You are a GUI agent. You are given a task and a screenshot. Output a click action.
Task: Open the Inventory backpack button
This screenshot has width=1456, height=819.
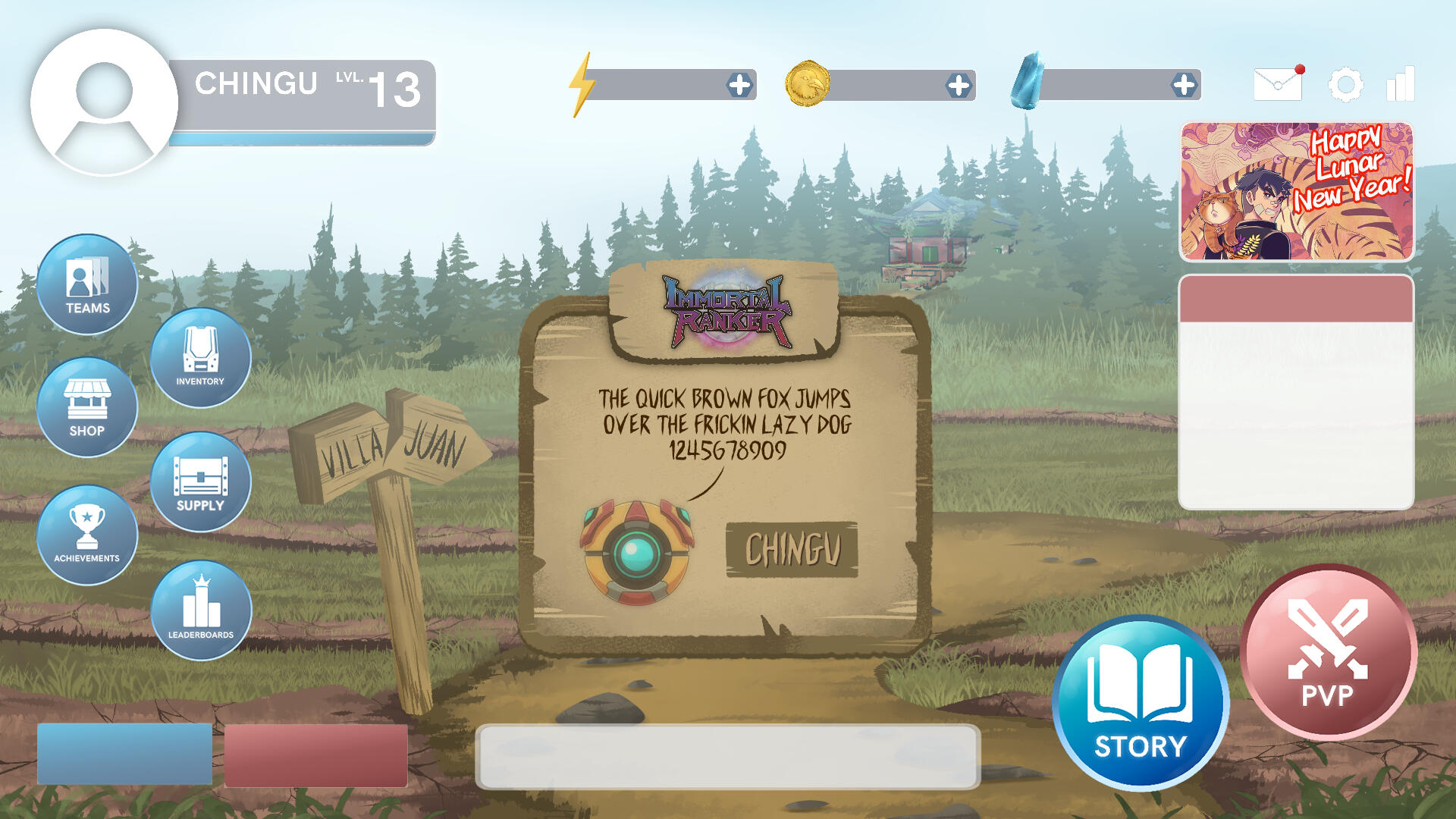point(200,357)
